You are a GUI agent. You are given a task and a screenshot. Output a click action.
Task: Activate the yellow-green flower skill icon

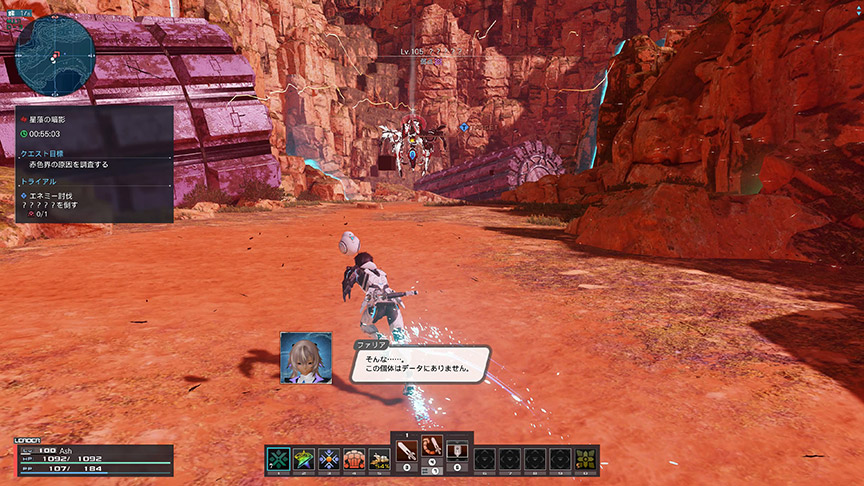[586, 459]
